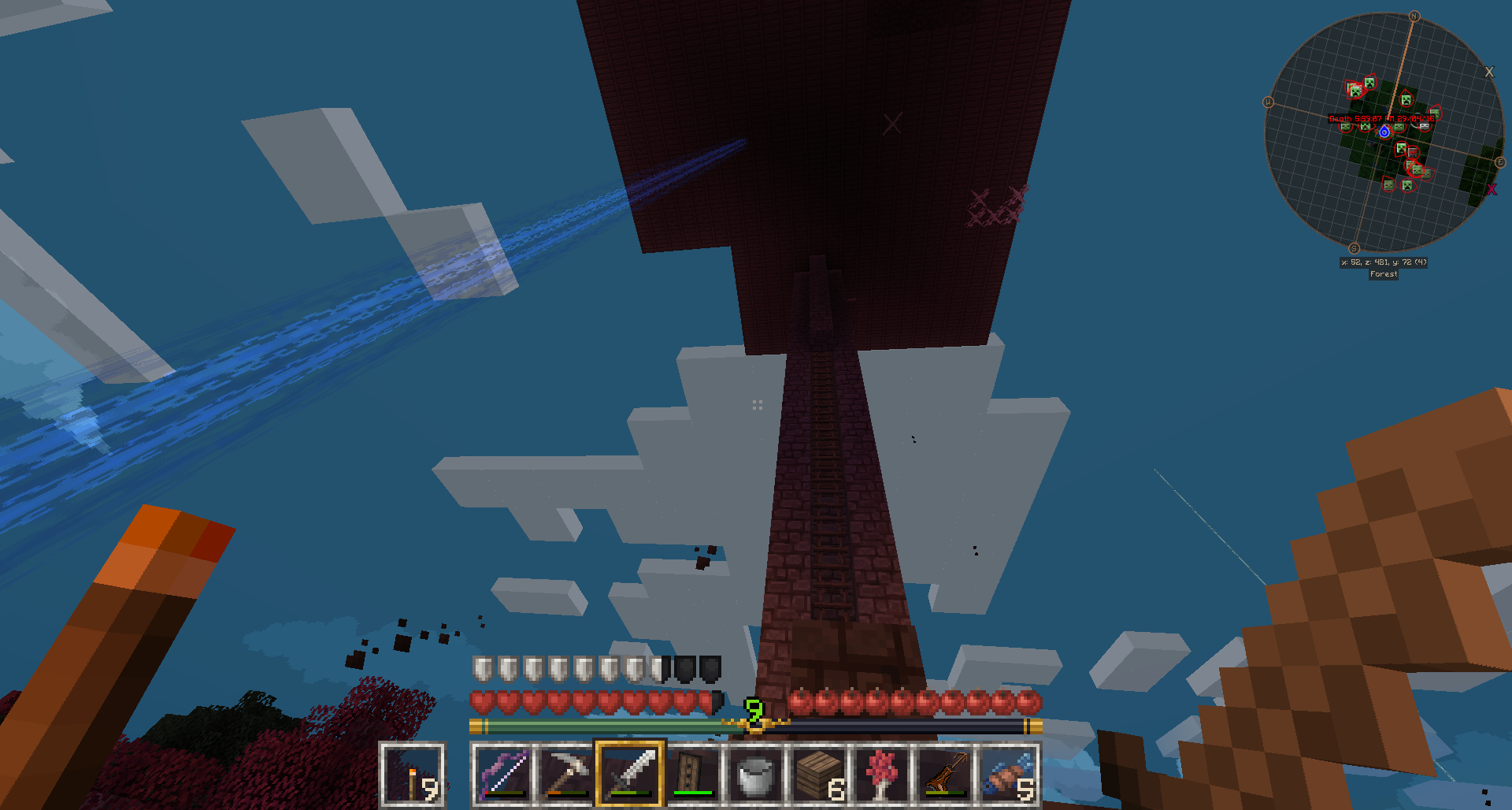Select the wooden shield hotbar slot
The width and height of the screenshot is (1512, 810).
(x=693, y=774)
